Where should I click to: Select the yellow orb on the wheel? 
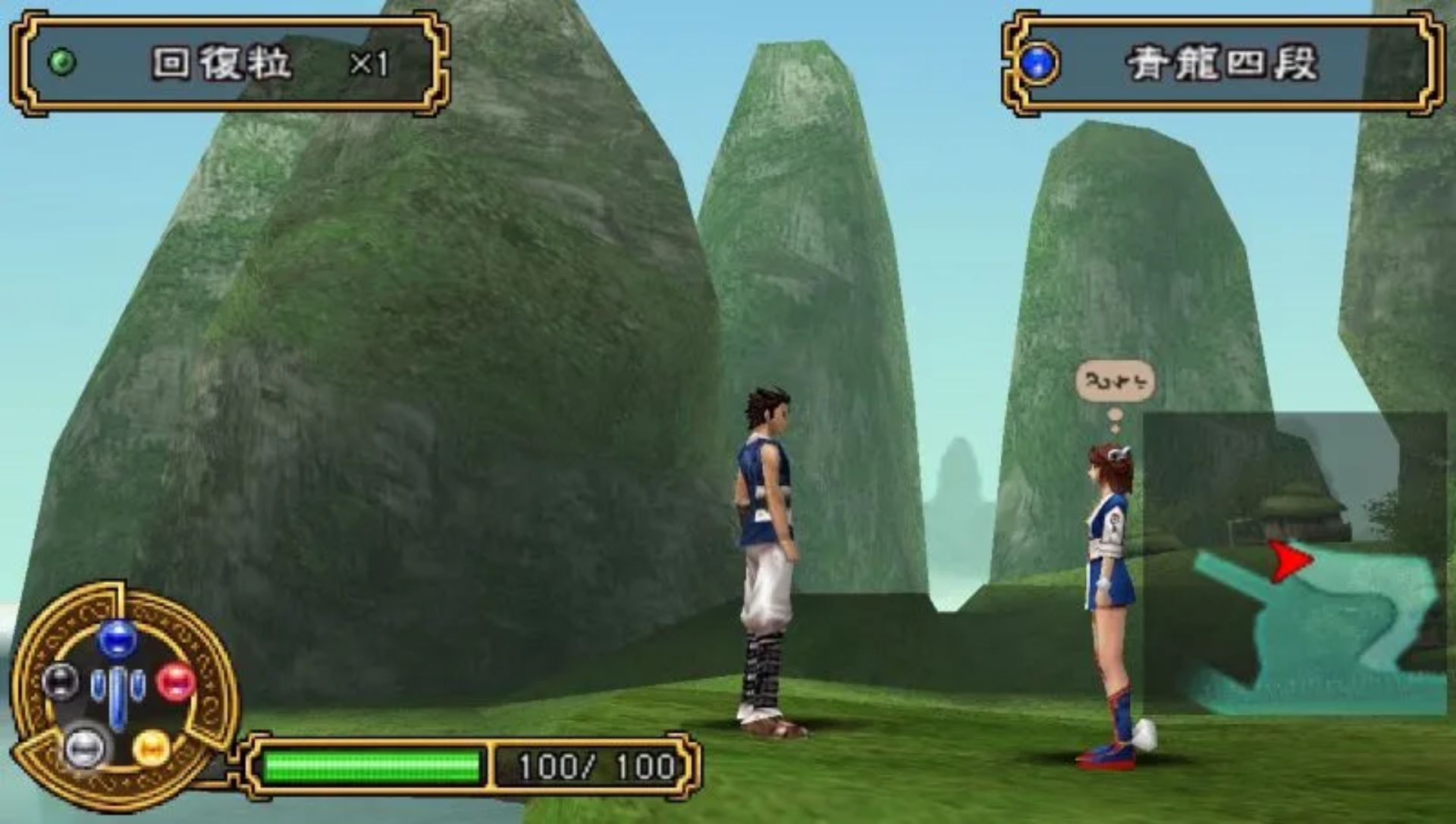pyautogui.click(x=151, y=747)
